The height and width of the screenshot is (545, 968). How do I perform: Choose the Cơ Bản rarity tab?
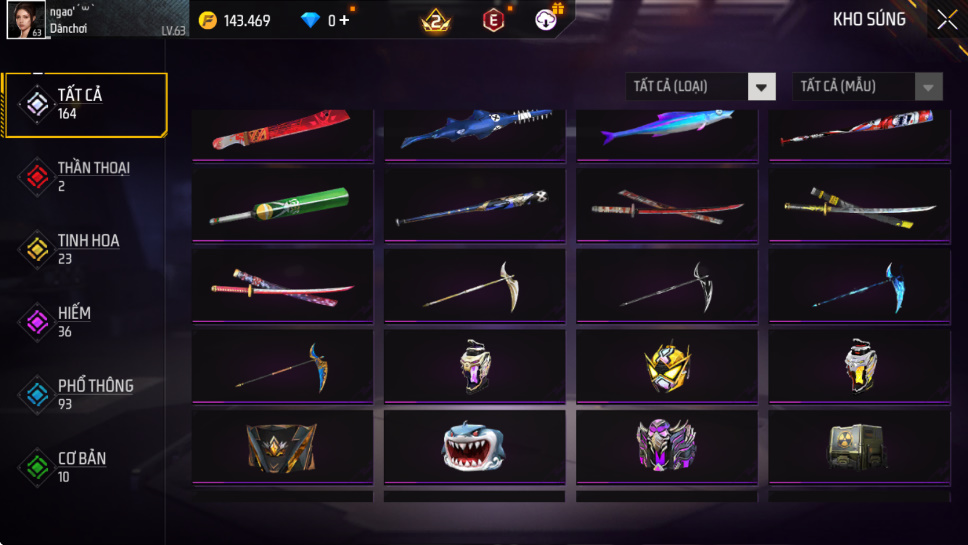[84, 467]
